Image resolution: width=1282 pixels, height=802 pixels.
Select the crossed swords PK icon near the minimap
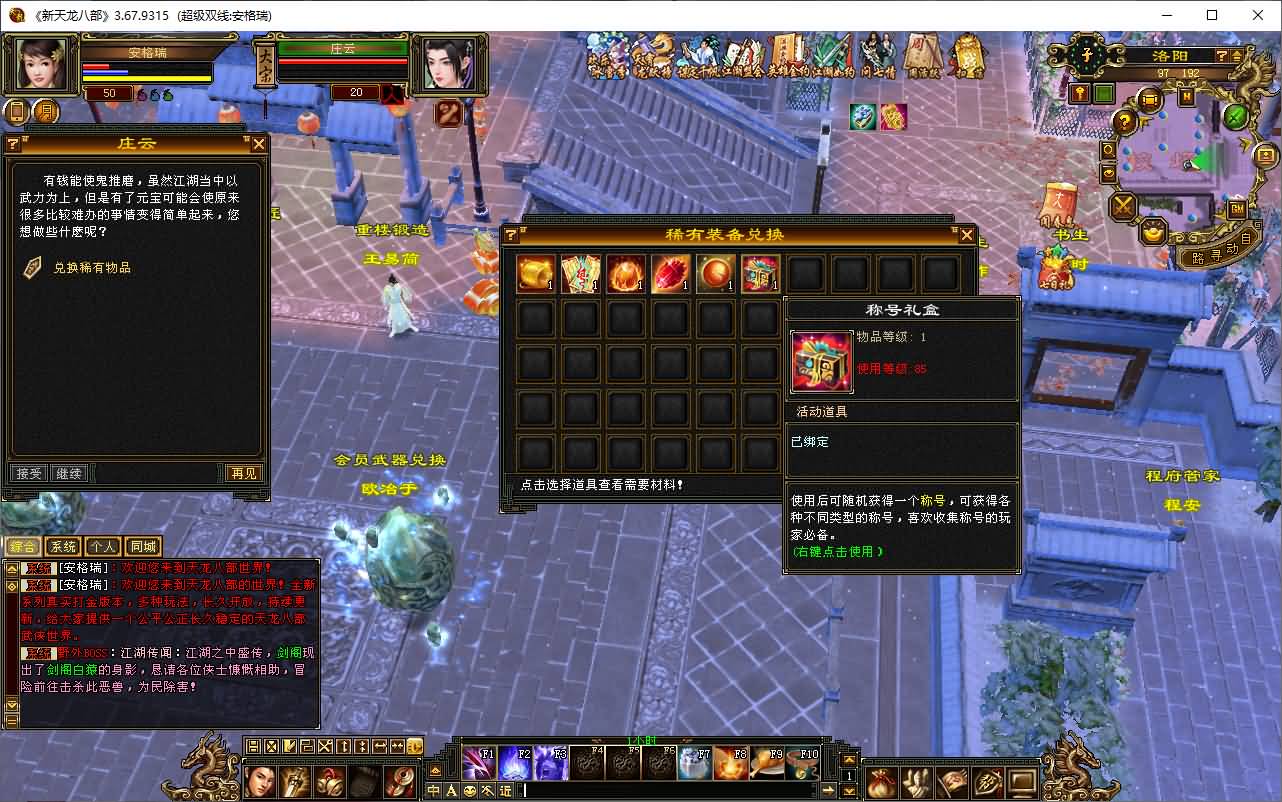tap(1123, 205)
